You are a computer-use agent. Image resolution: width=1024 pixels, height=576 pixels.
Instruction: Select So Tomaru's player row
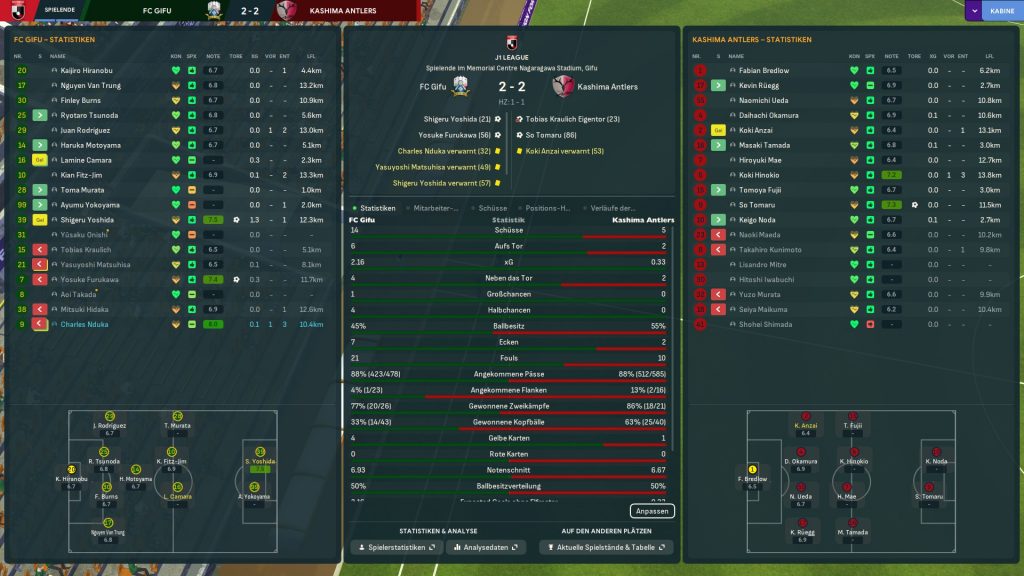click(x=757, y=205)
